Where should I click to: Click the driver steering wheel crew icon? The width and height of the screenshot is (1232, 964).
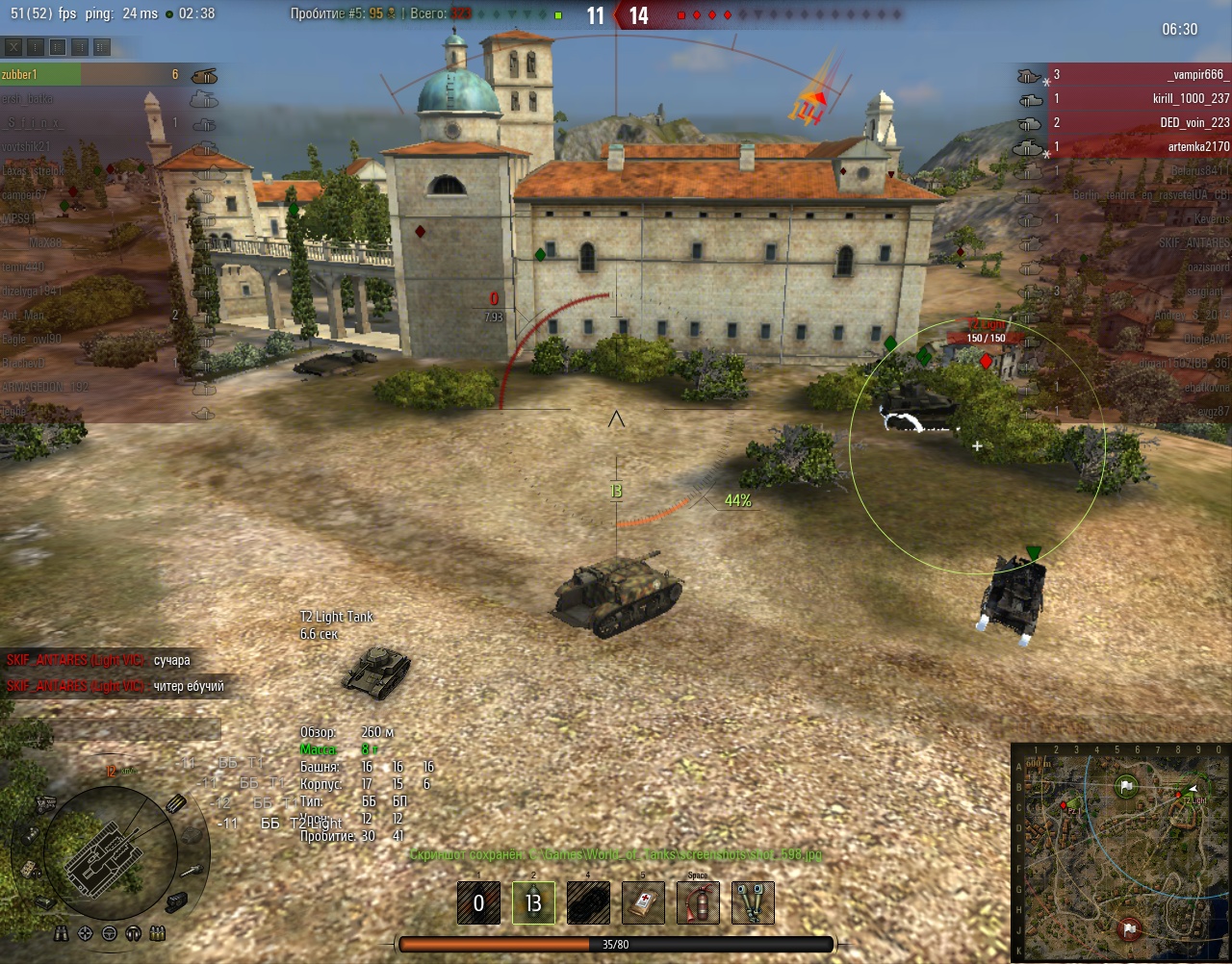coord(109,933)
